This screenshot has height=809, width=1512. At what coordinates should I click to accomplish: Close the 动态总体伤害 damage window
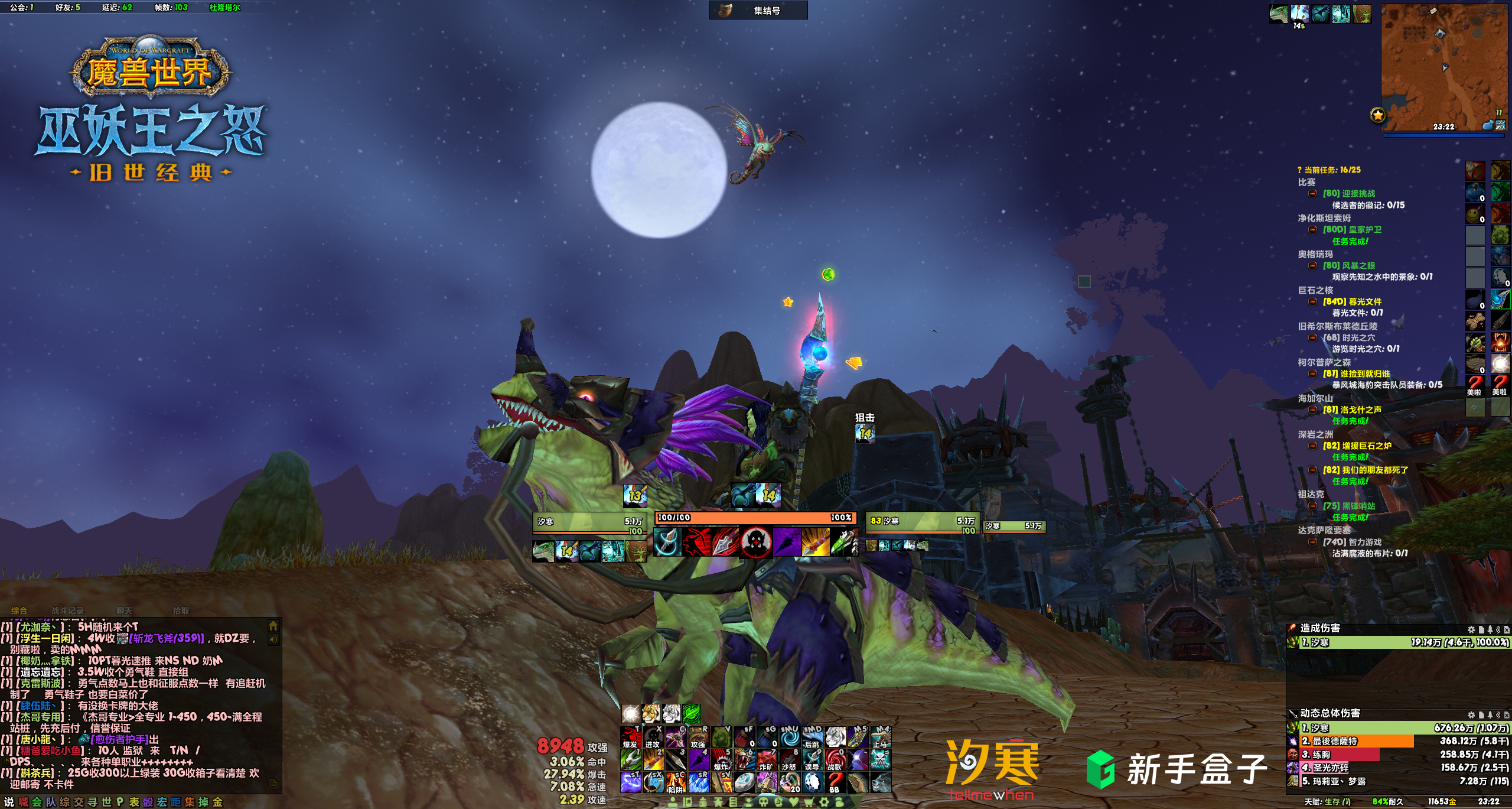point(1507,714)
